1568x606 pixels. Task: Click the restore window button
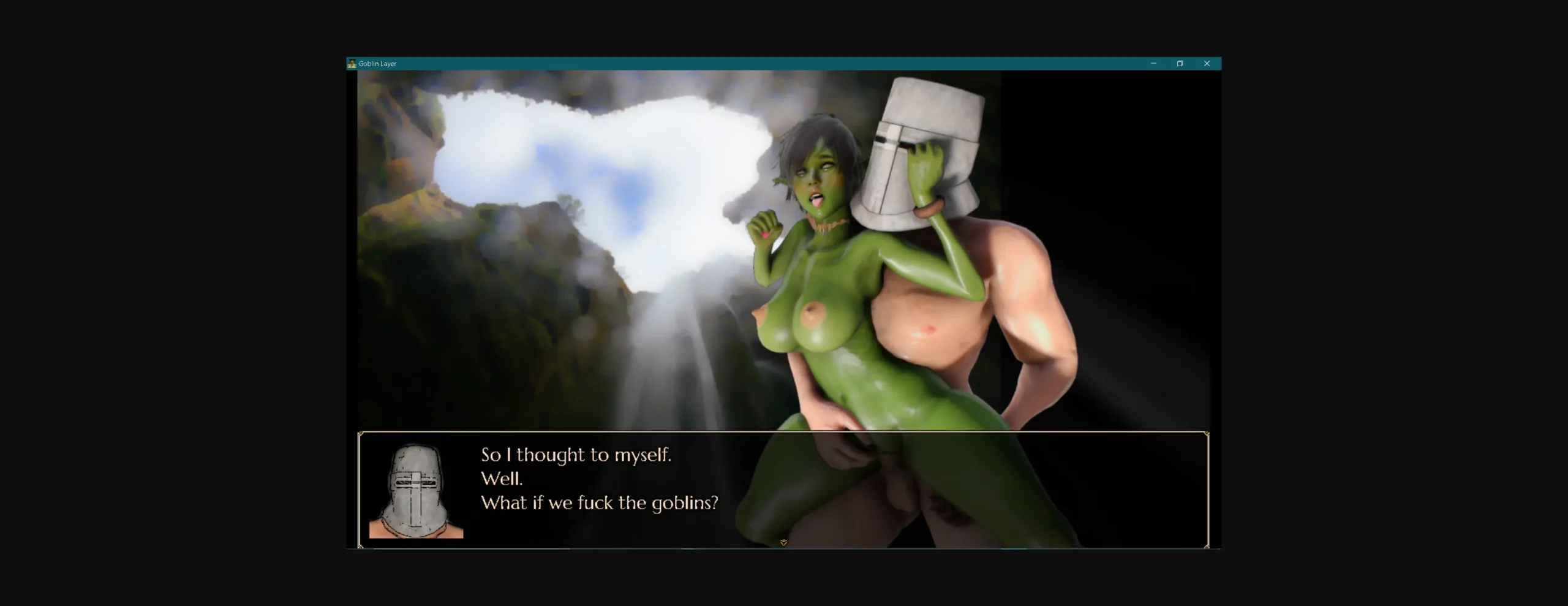click(x=1180, y=63)
